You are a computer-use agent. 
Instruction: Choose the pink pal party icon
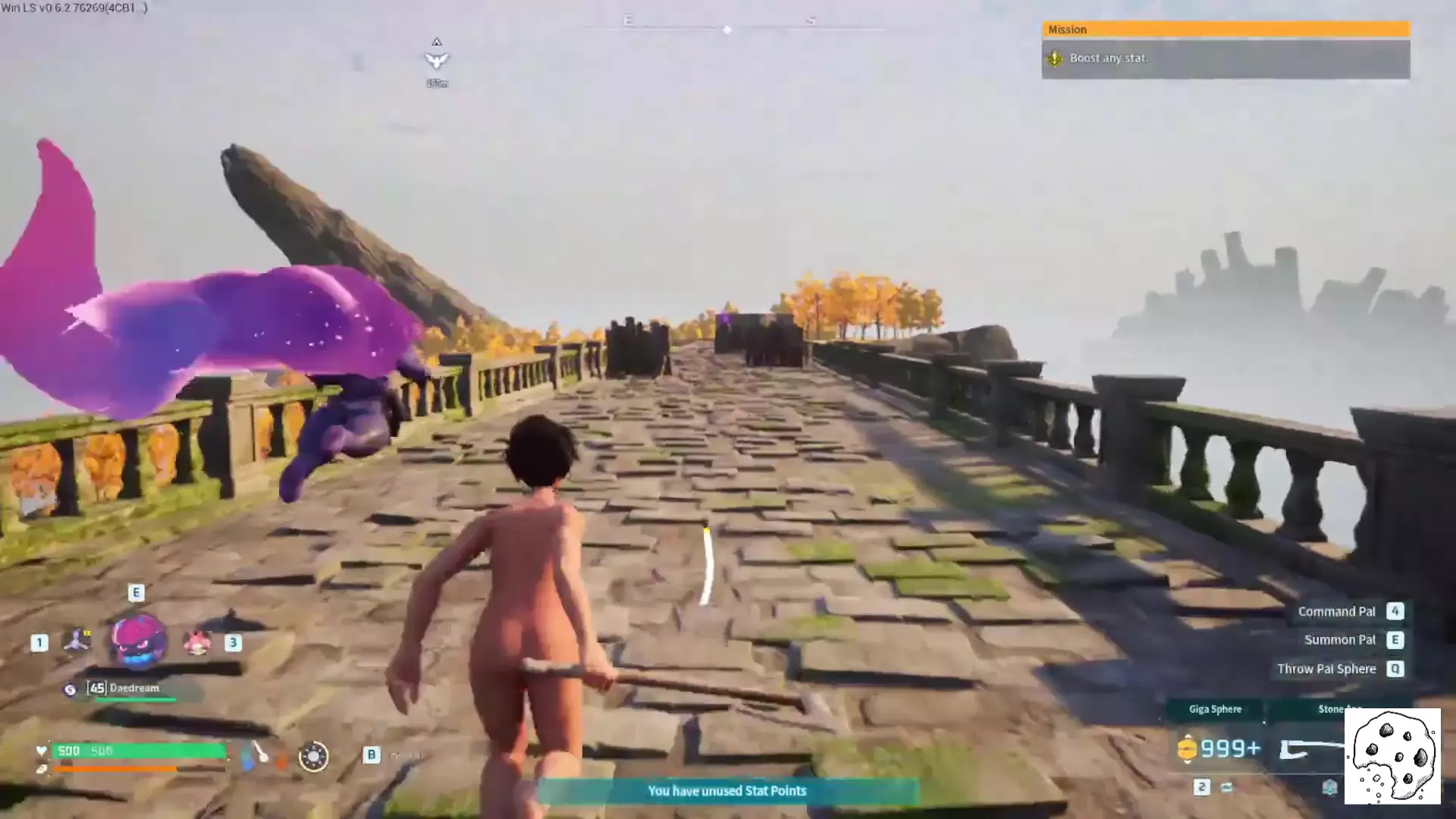point(197,643)
